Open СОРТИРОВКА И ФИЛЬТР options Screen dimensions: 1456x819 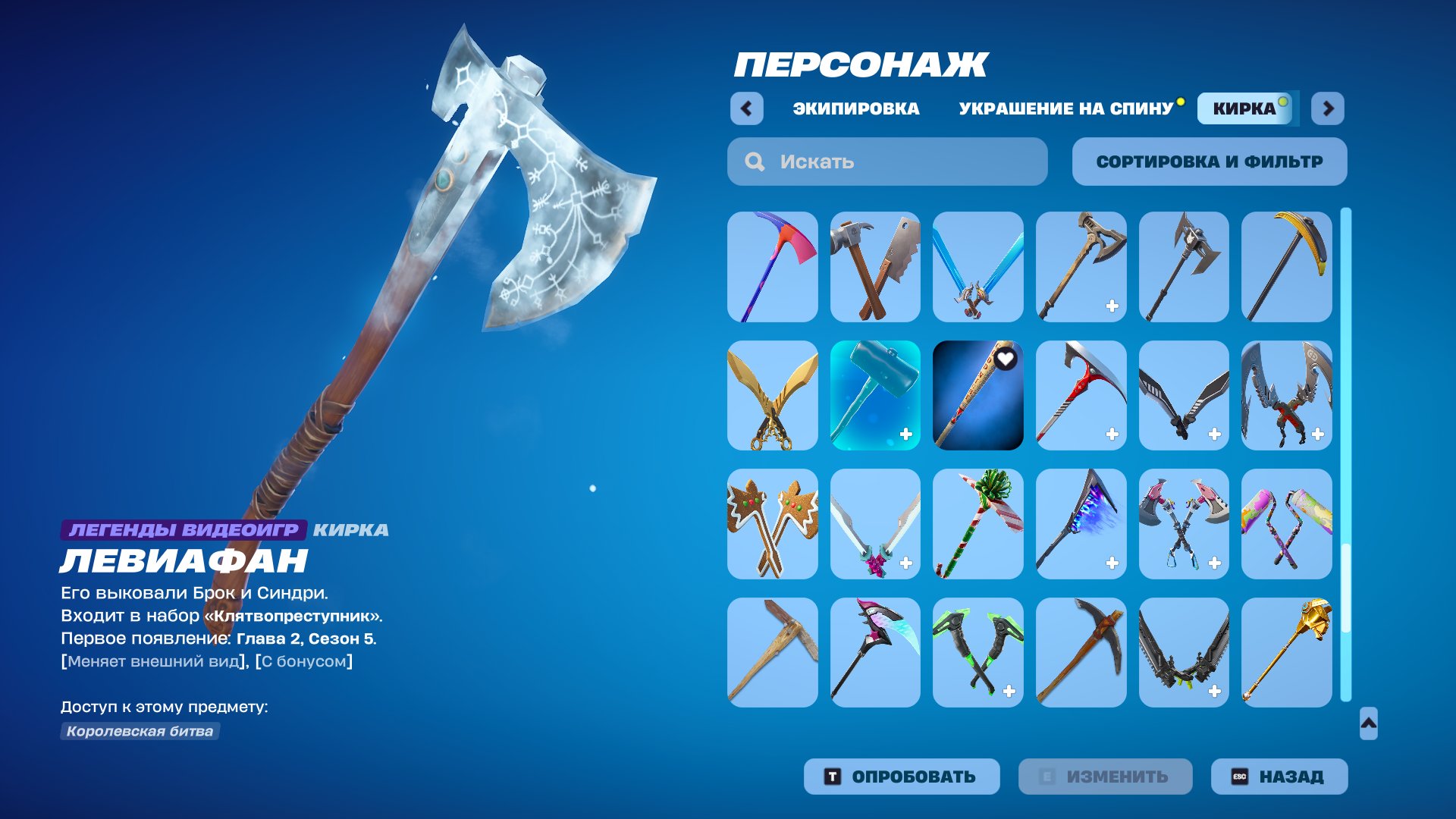[1209, 161]
